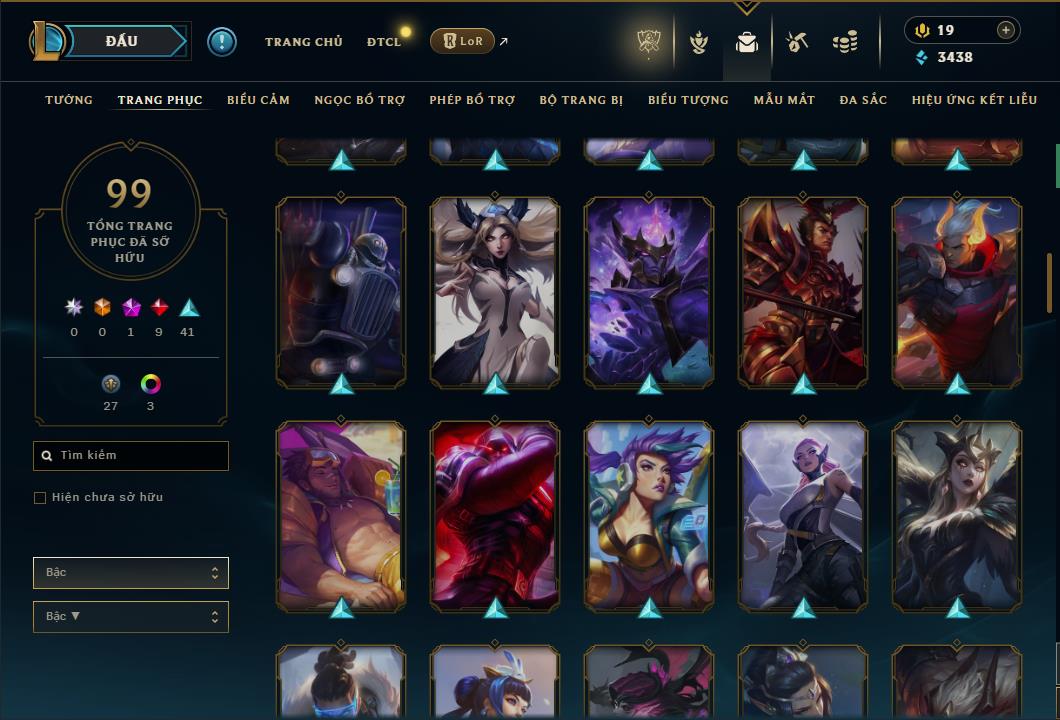Switch to the BIỂU CẢM tab
Image resolution: width=1060 pixels, height=720 pixels.
pyautogui.click(x=258, y=100)
